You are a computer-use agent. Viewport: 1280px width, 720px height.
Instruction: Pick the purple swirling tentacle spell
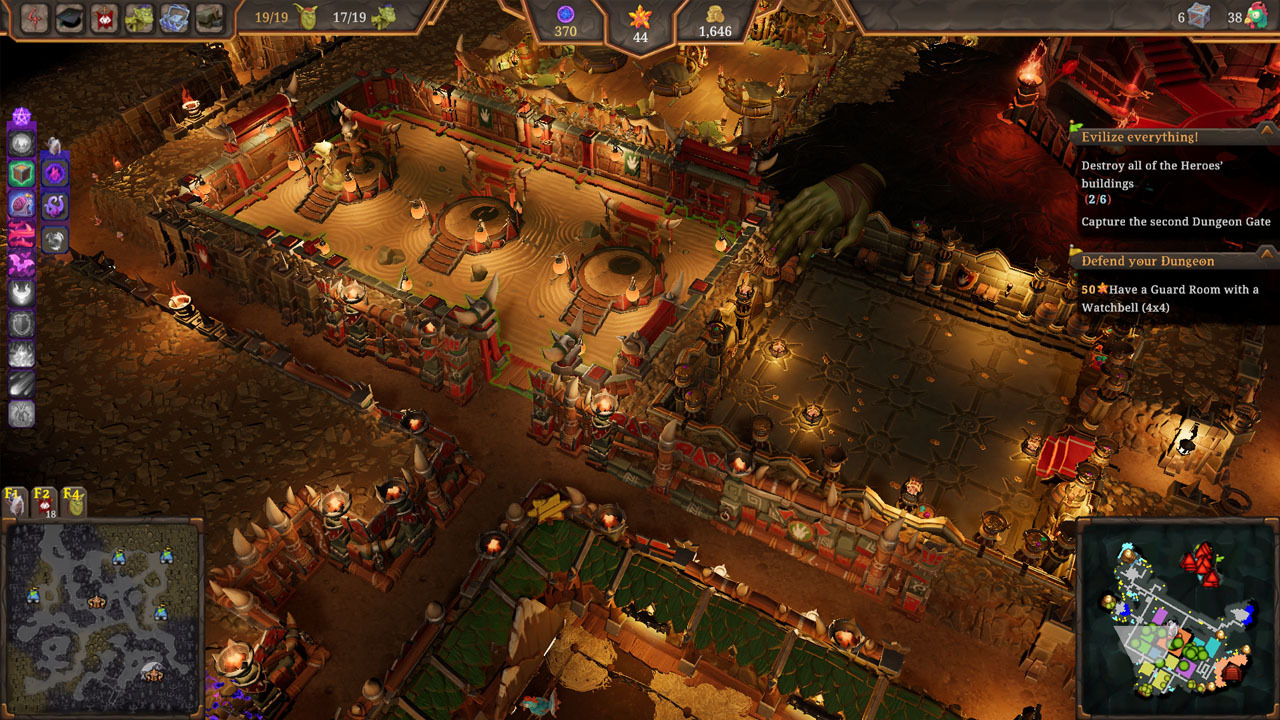click(55, 206)
